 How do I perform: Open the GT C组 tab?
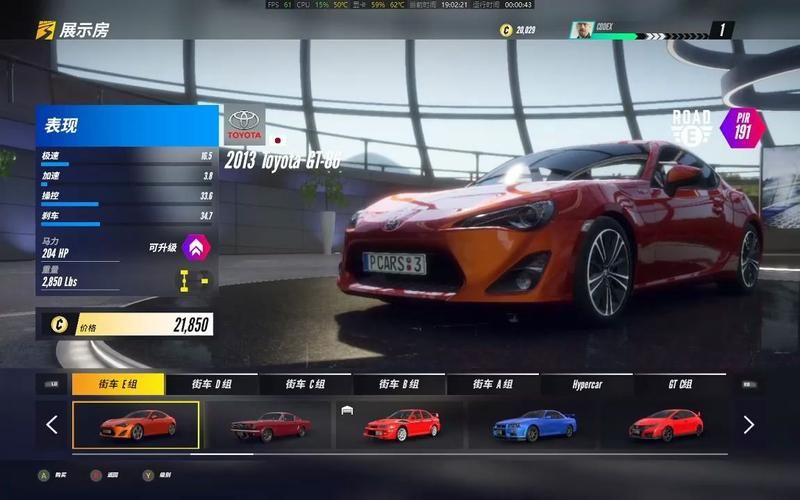(x=681, y=384)
